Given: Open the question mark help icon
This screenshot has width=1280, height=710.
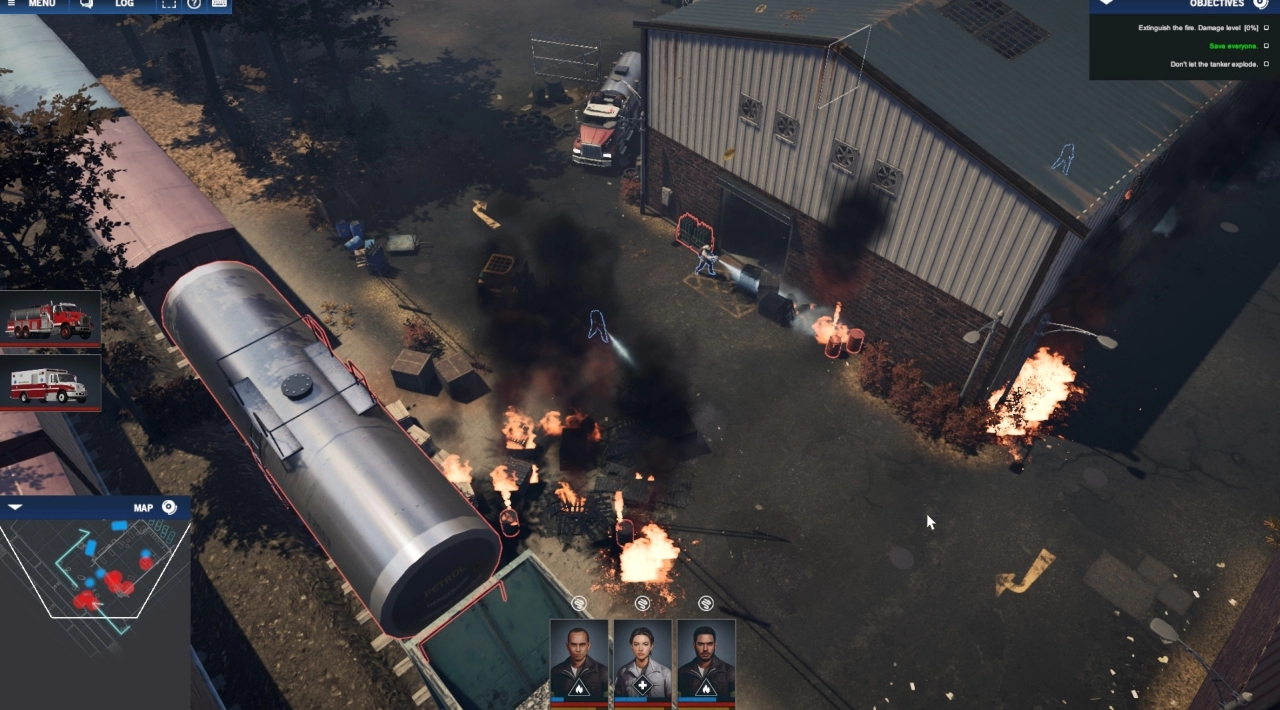Looking at the screenshot, I should click(194, 4).
